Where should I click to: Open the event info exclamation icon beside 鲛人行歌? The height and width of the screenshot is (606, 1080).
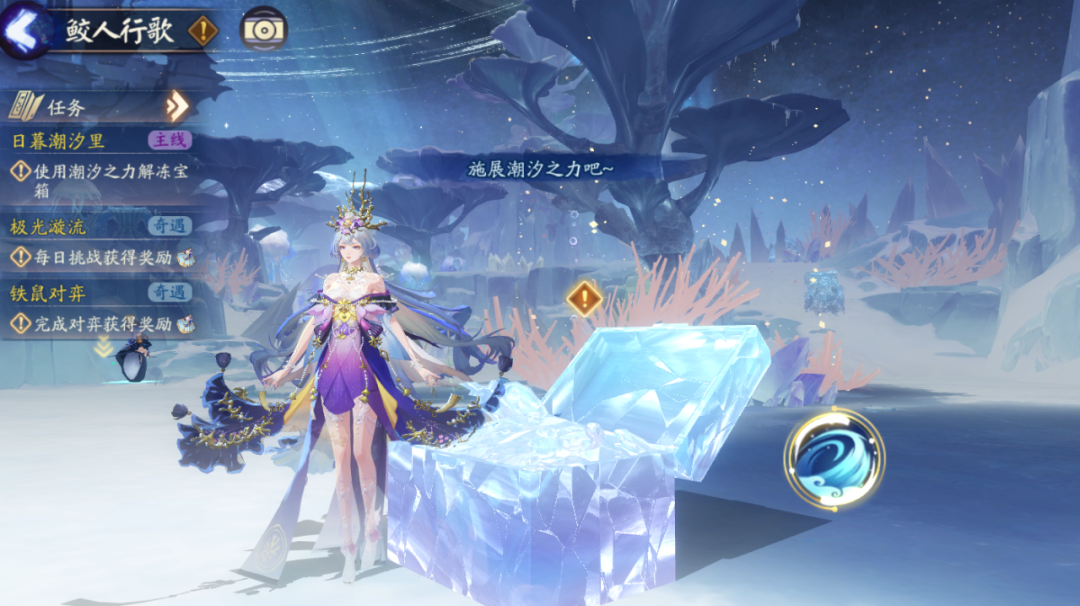(203, 31)
